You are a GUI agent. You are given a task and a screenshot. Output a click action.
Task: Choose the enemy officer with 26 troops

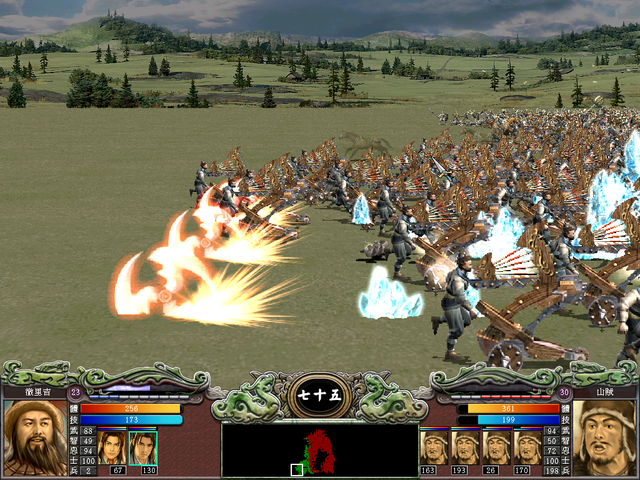point(497,446)
